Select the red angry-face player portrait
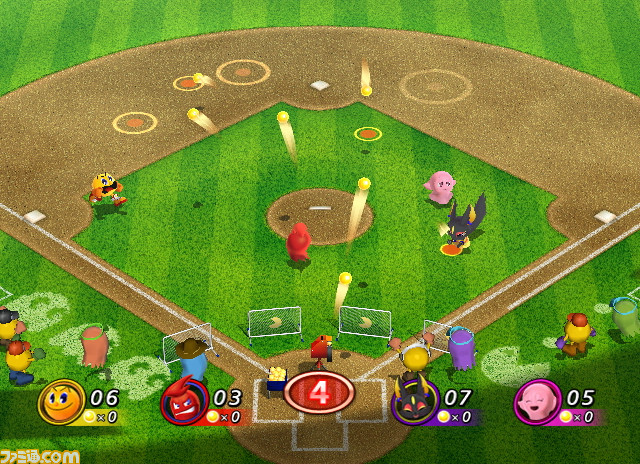 pos(182,403)
